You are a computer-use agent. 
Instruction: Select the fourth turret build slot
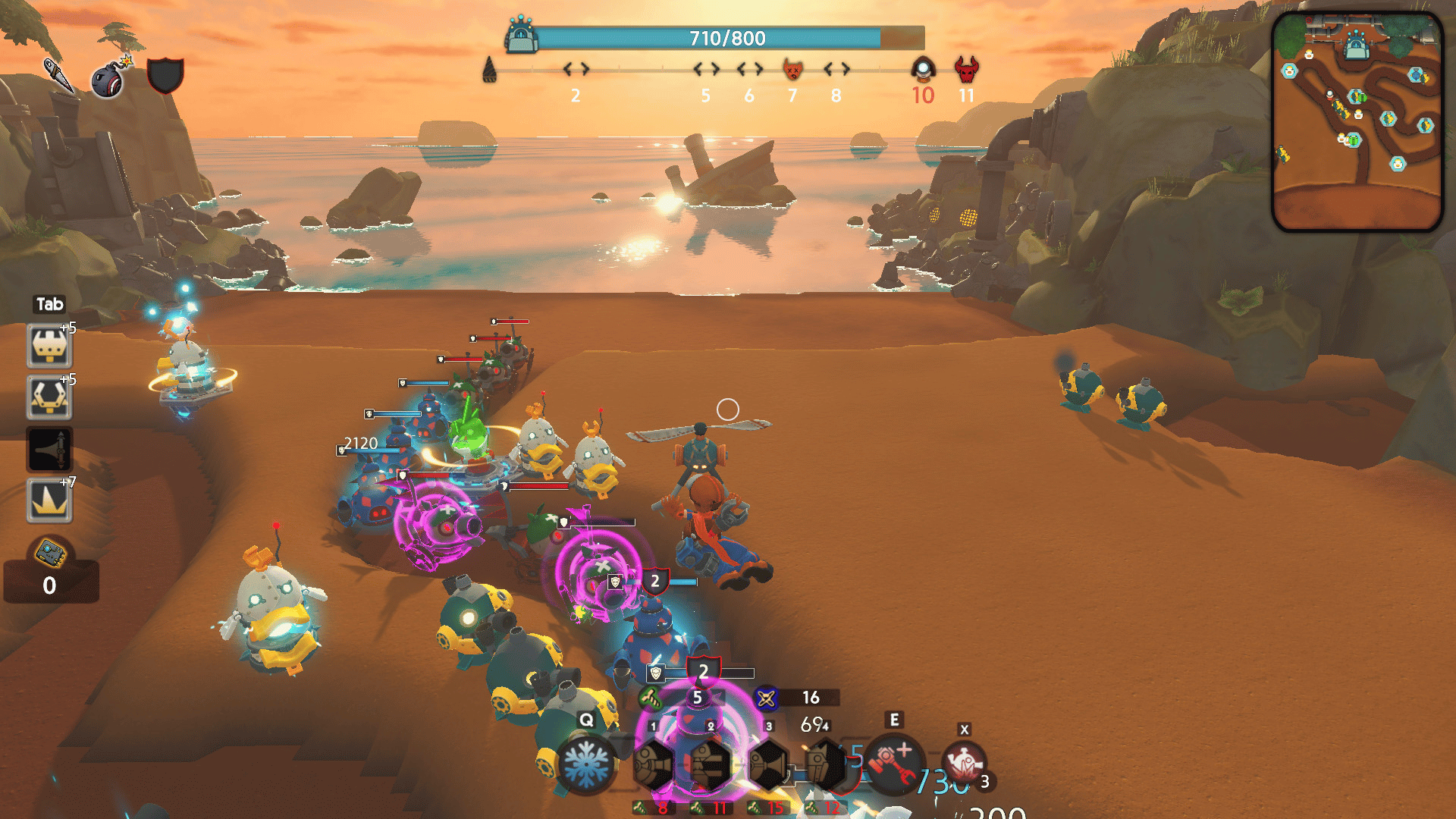(x=824, y=764)
